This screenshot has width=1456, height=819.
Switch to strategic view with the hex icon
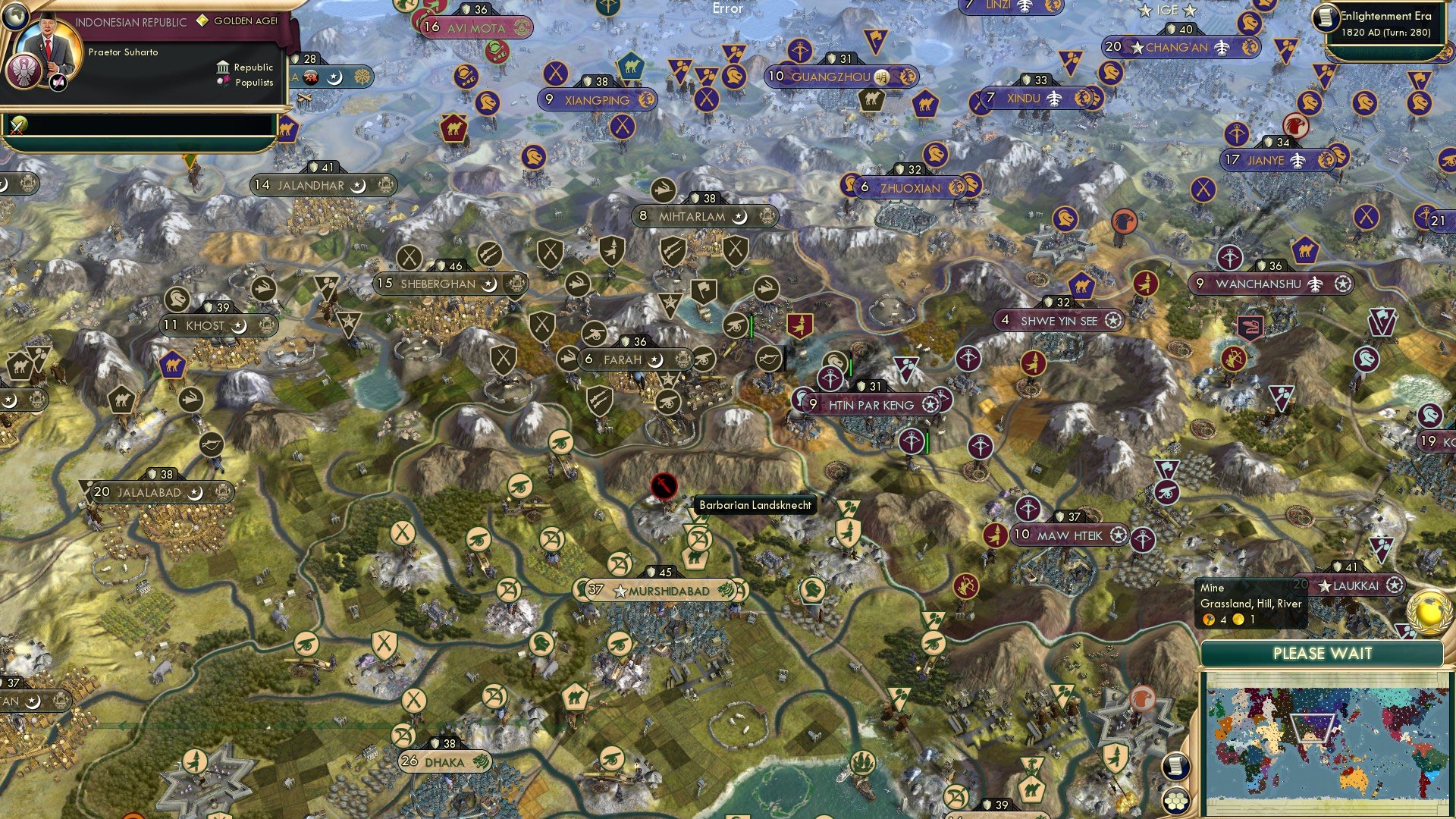pyautogui.click(x=1176, y=801)
